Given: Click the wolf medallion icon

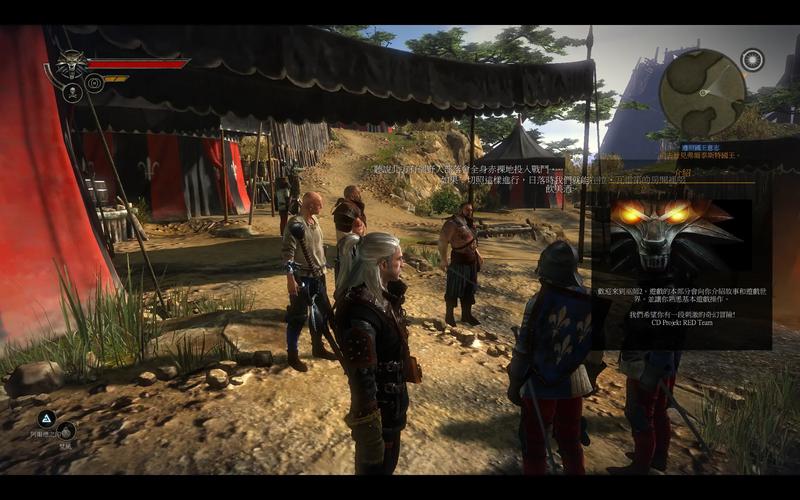Looking at the screenshot, I should pyautogui.click(x=72, y=65).
